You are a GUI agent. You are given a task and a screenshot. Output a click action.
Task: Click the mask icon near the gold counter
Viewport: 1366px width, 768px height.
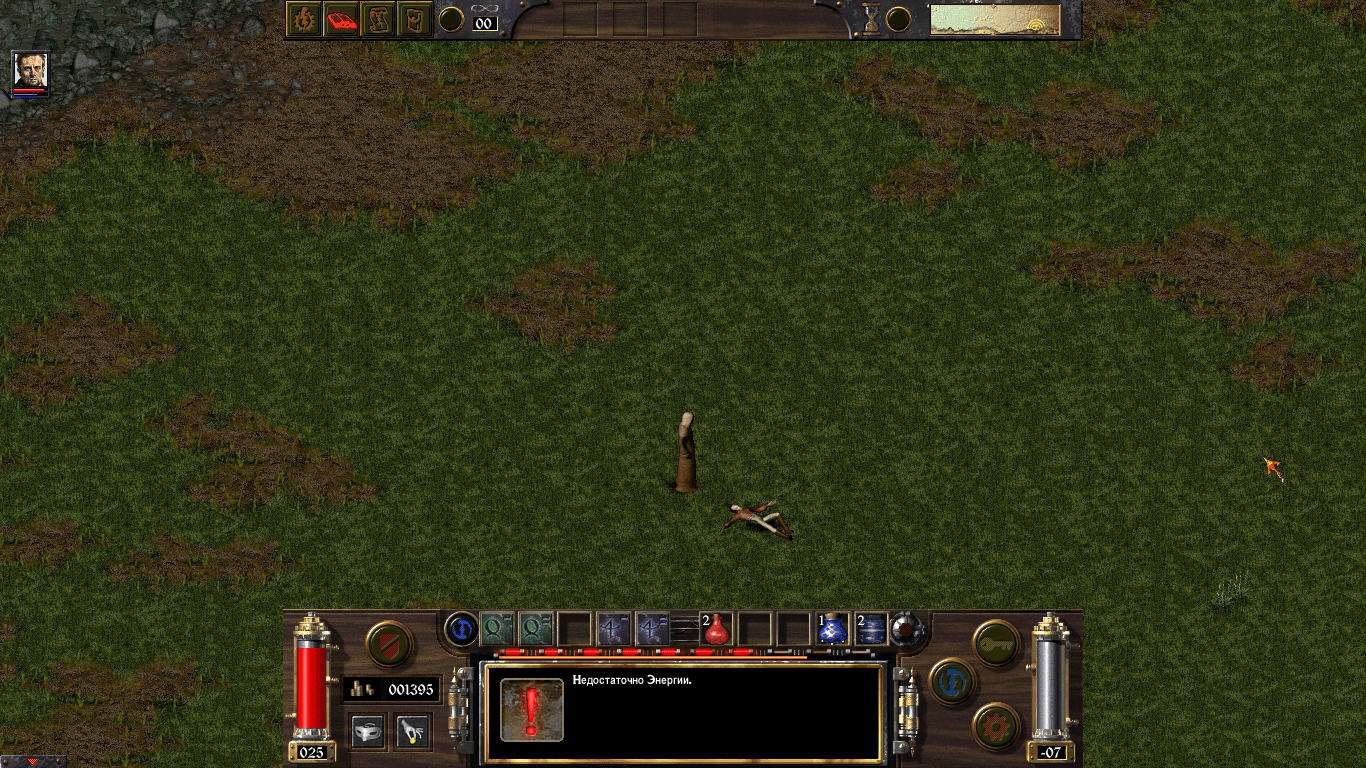(368, 732)
